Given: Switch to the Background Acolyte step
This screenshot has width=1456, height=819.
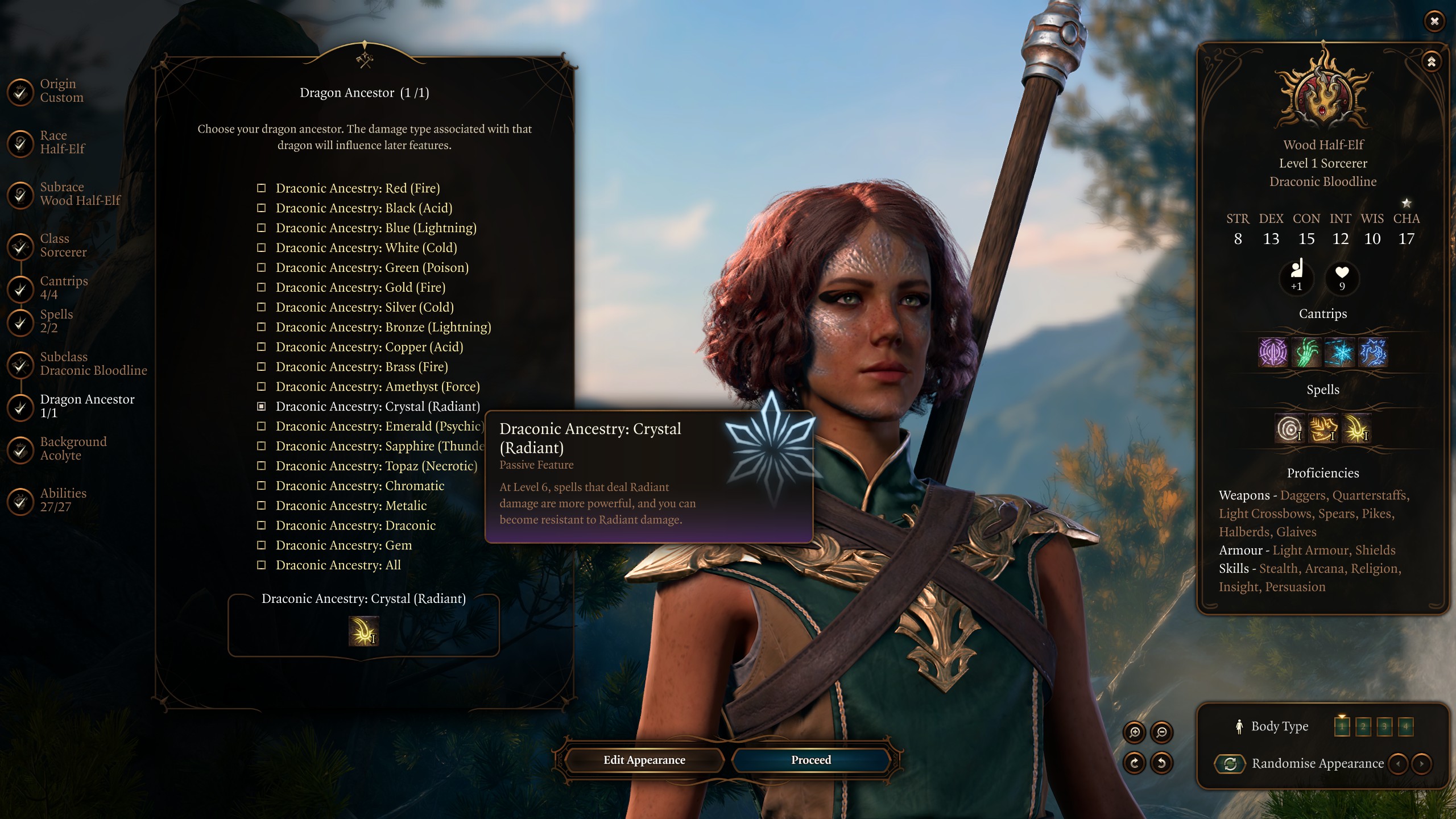Looking at the screenshot, I should pos(73,449).
